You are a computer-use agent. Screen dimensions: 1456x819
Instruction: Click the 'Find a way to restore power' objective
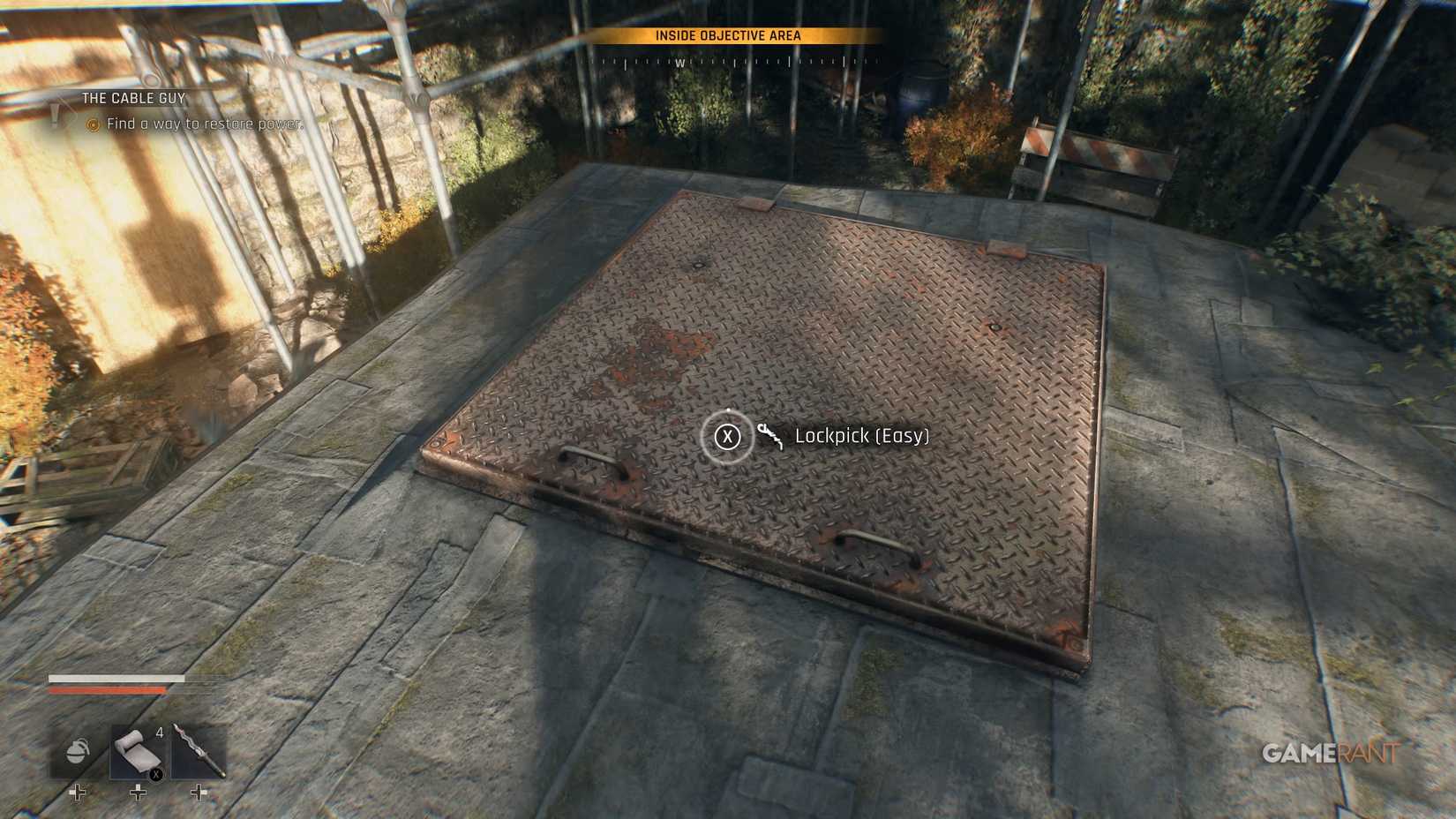(204, 124)
